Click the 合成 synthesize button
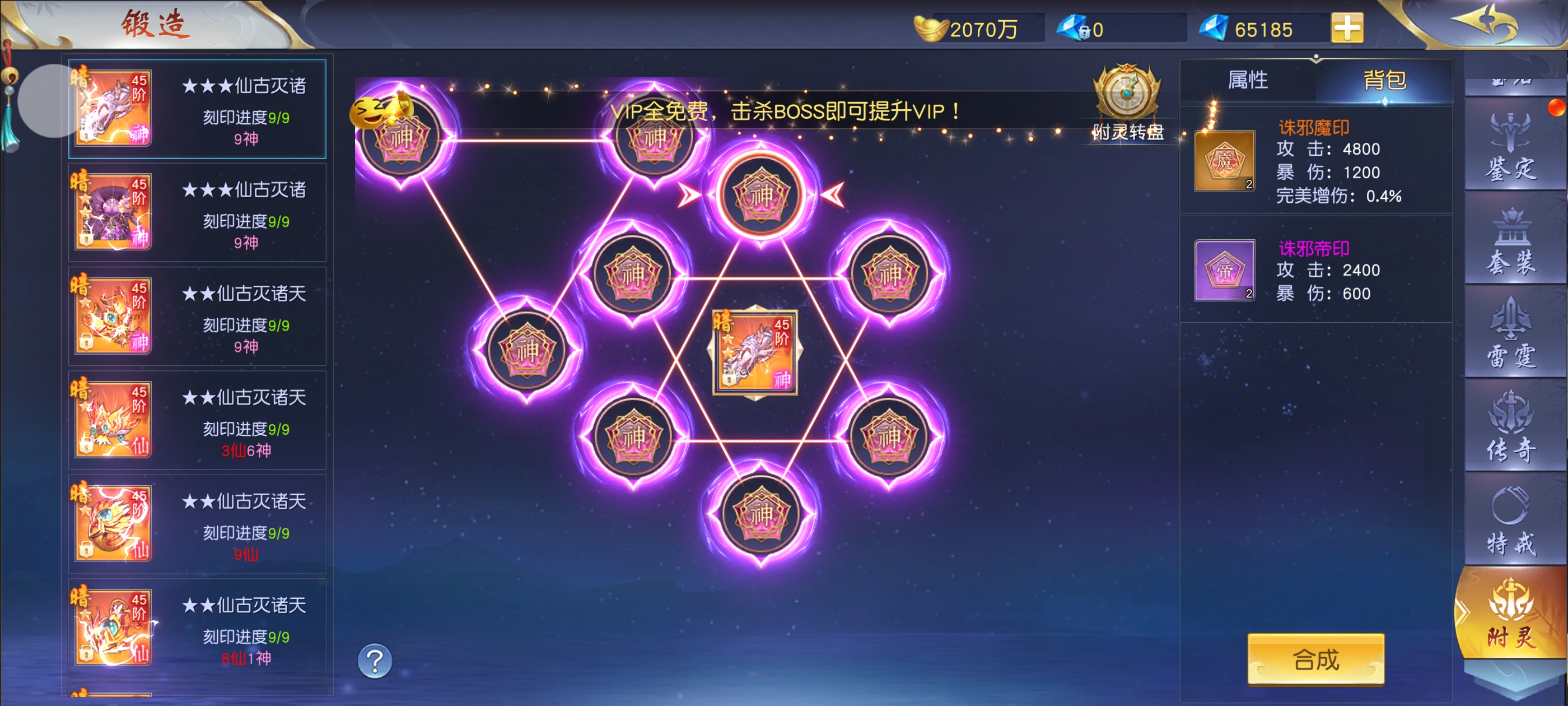This screenshot has width=1568, height=706. (1315, 659)
